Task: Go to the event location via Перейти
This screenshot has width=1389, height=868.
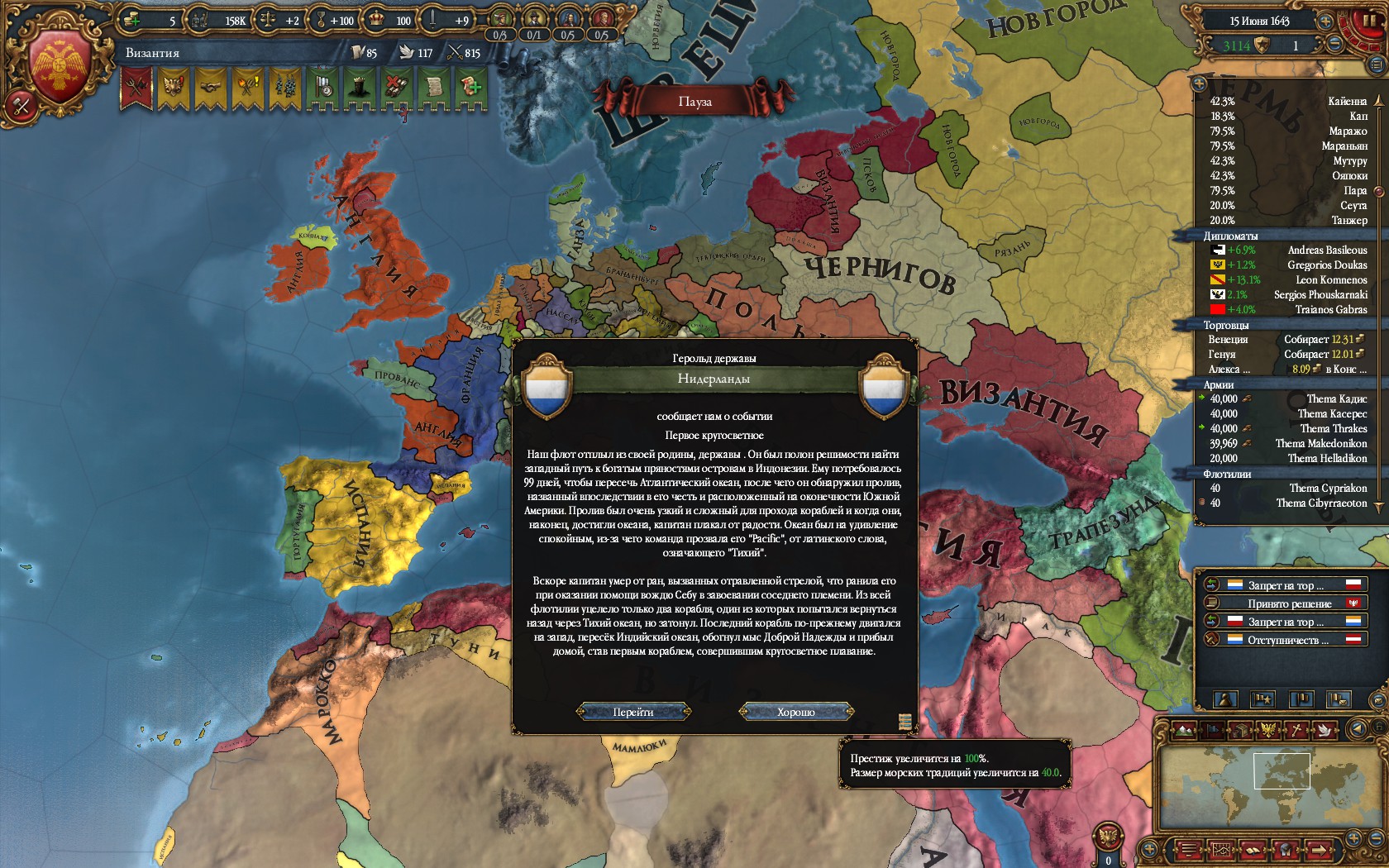Action: [x=633, y=712]
